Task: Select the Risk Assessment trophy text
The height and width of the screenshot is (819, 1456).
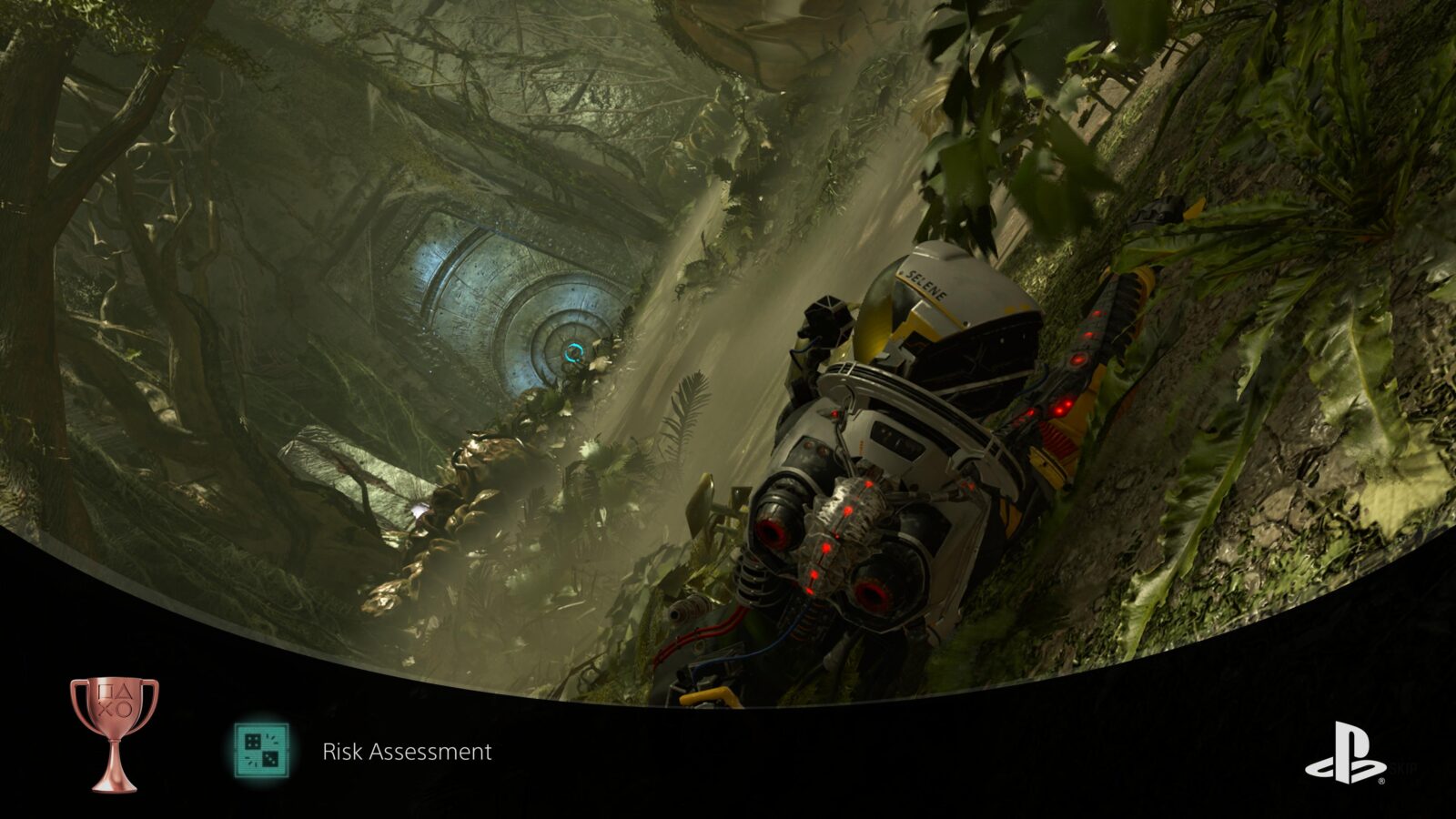Action: pyautogui.click(x=407, y=753)
